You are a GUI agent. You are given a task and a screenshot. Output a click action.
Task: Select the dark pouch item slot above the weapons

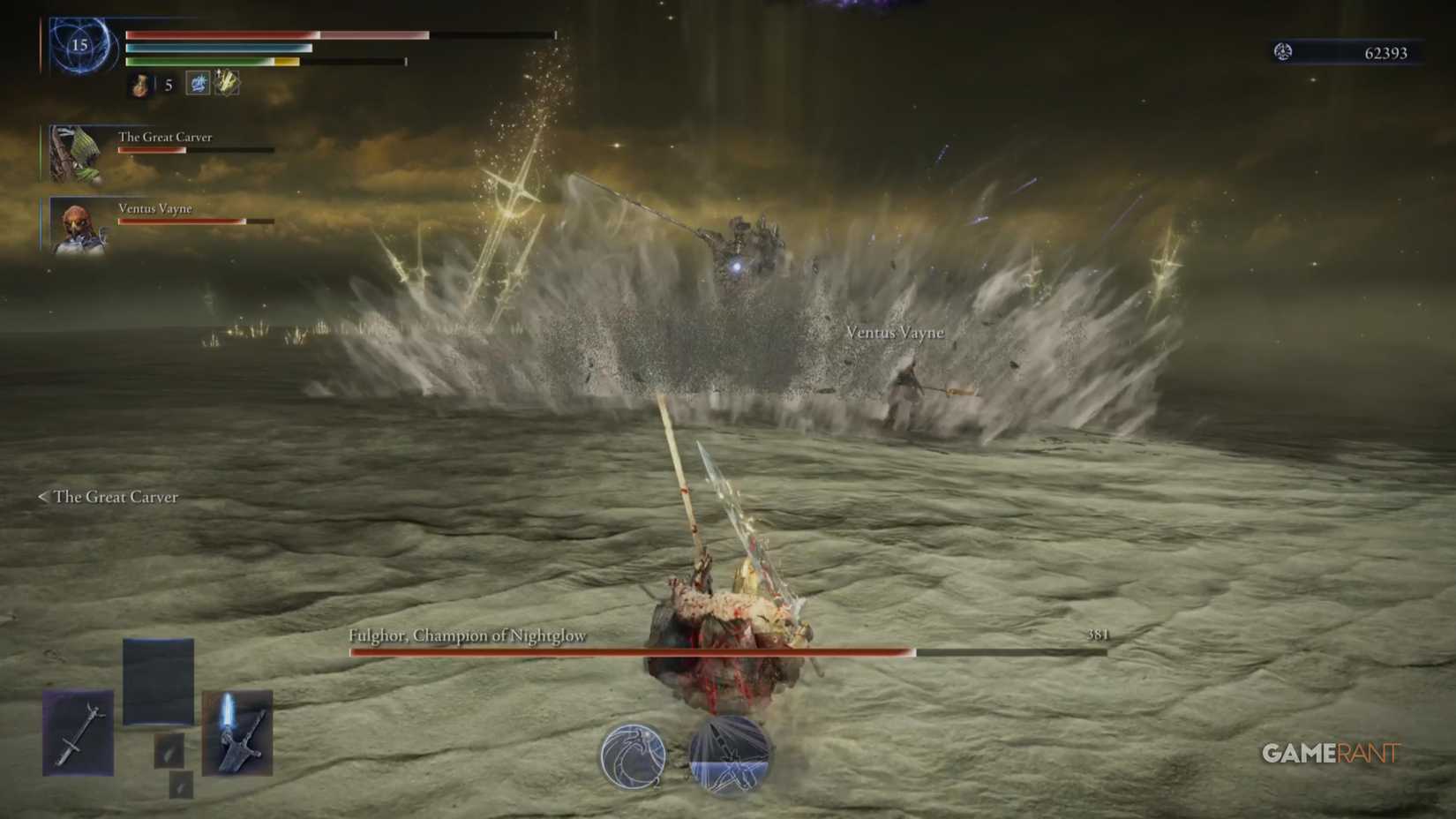(x=160, y=680)
